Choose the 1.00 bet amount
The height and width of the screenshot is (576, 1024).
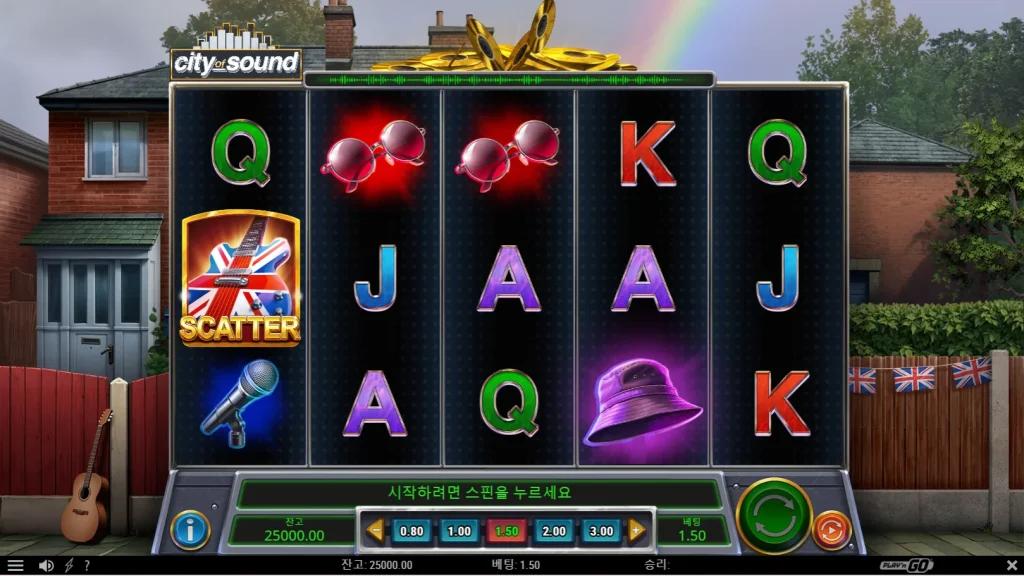point(459,531)
